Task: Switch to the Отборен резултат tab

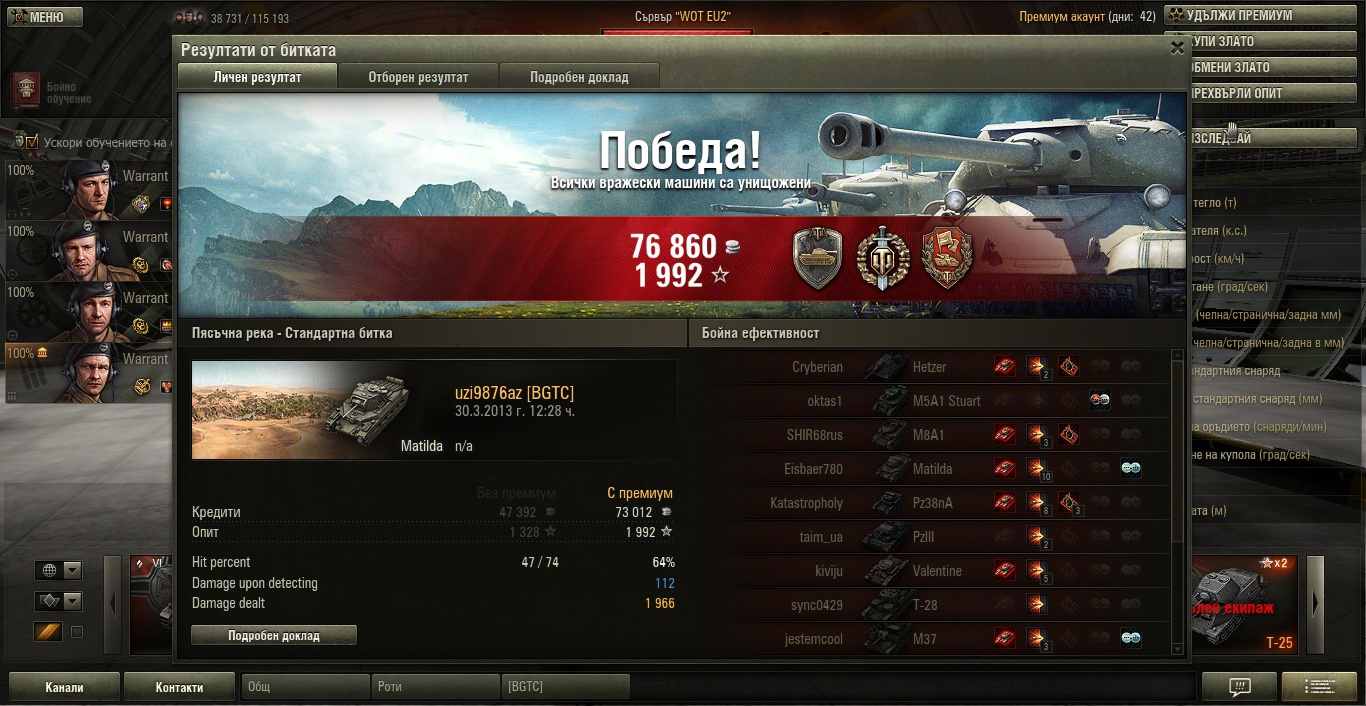Action: [418, 77]
